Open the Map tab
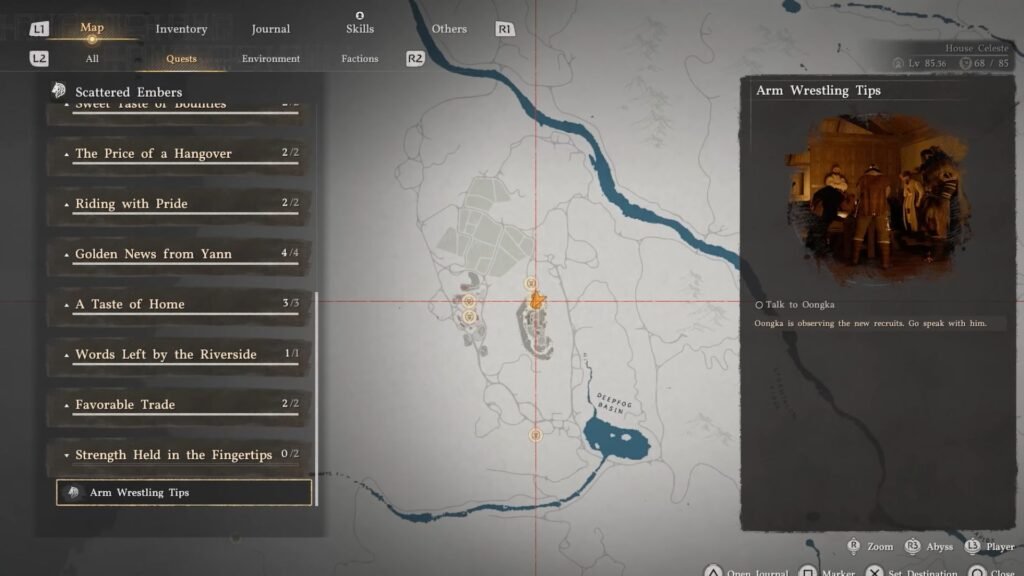Screen dimensions: 1024x576 point(92,29)
